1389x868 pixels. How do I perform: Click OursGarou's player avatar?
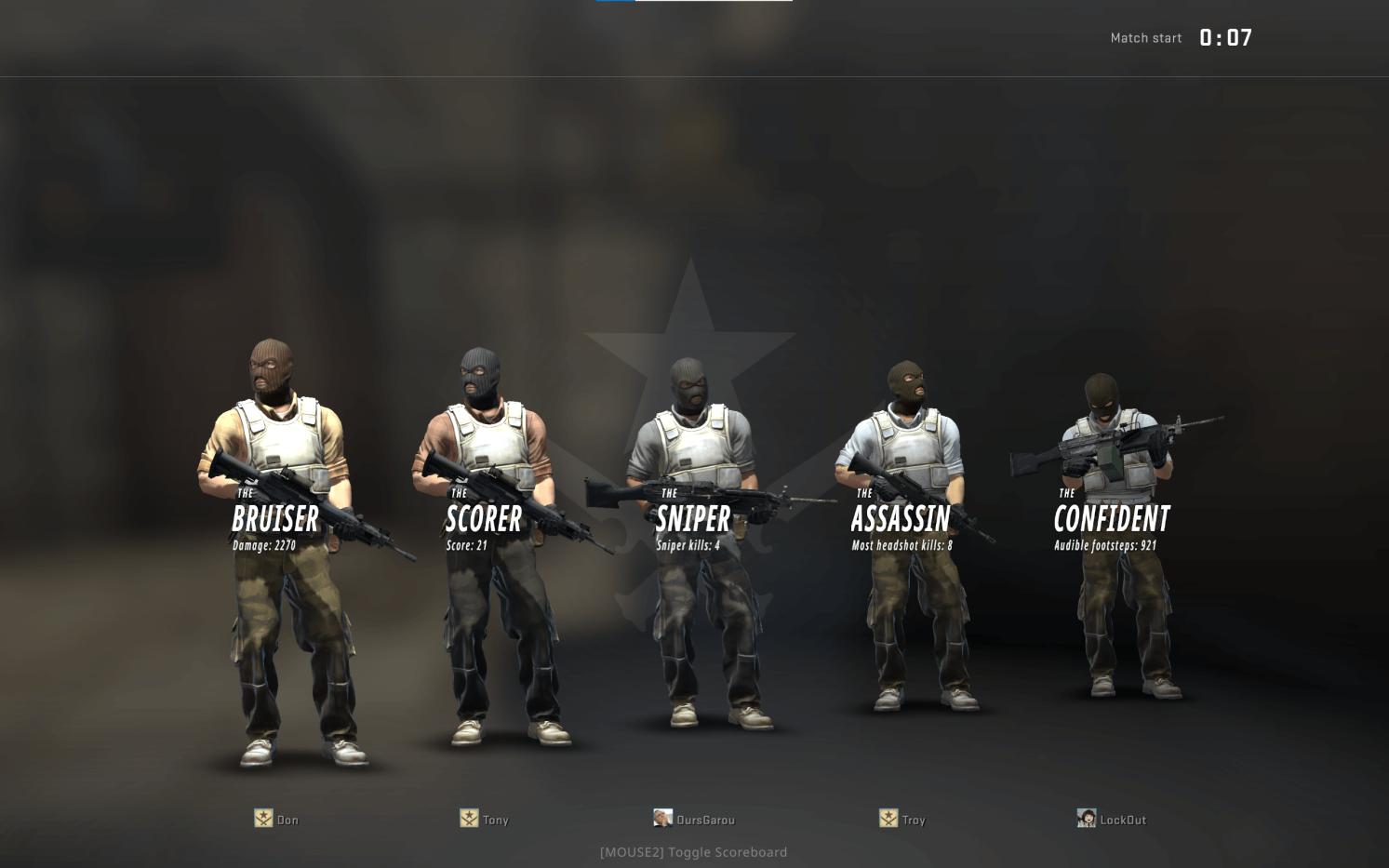[662, 818]
